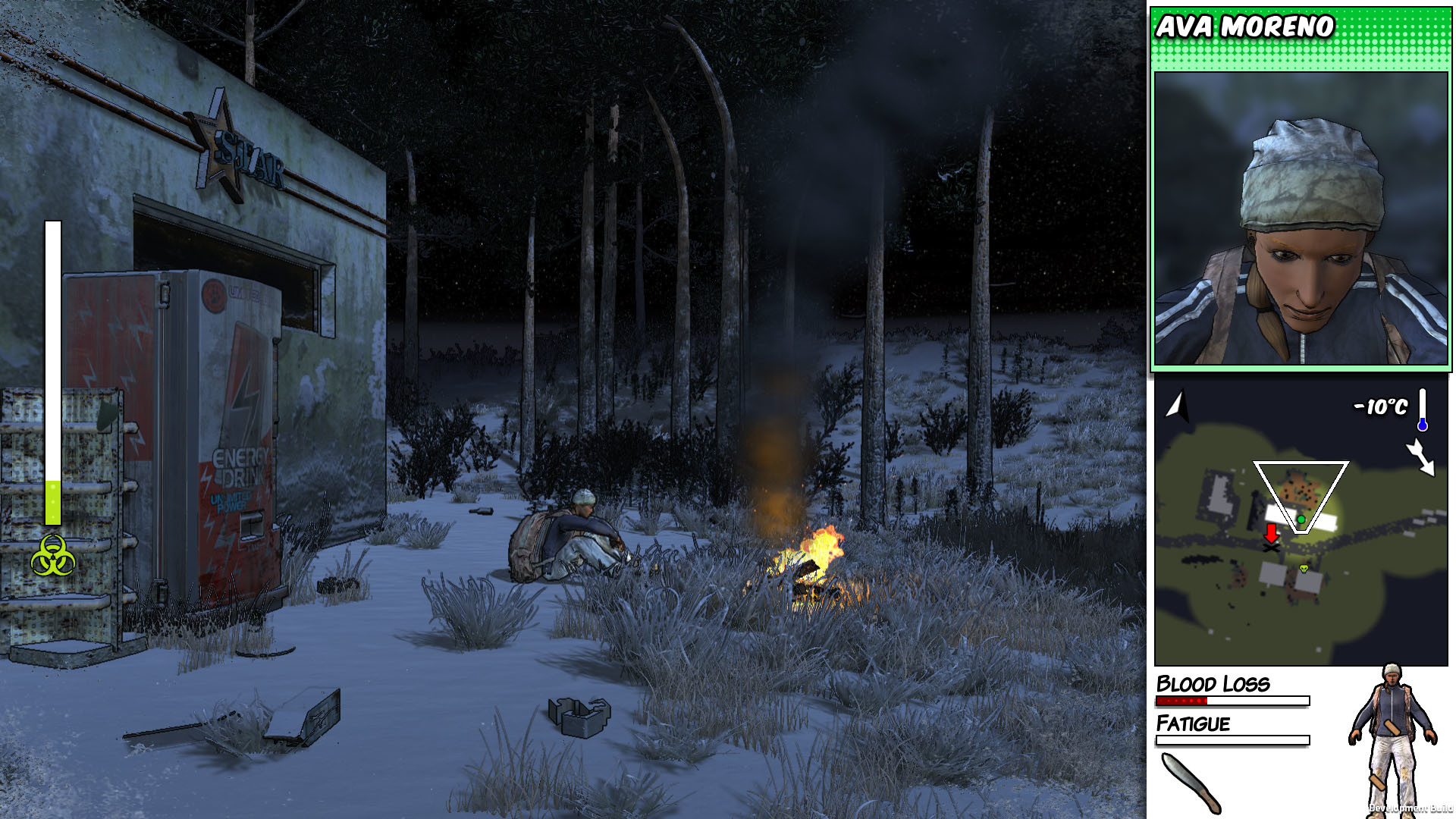This screenshot has width=1456, height=819.
Task: Click the bandage on the character's chest
Action: pos(1392,726)
